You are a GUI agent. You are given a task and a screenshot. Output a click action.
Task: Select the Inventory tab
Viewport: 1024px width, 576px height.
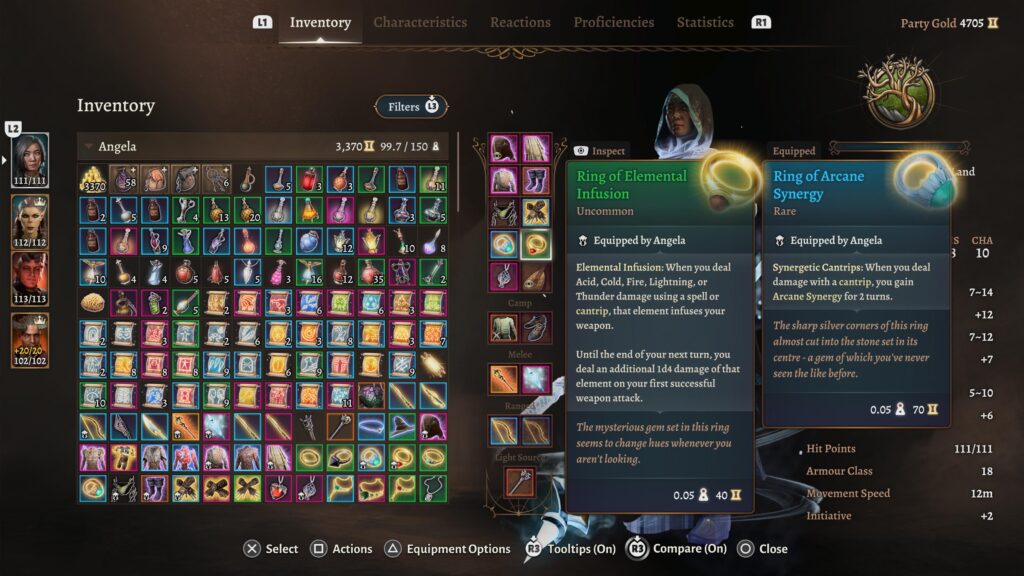pyautogui.click(x=320, y=22)
